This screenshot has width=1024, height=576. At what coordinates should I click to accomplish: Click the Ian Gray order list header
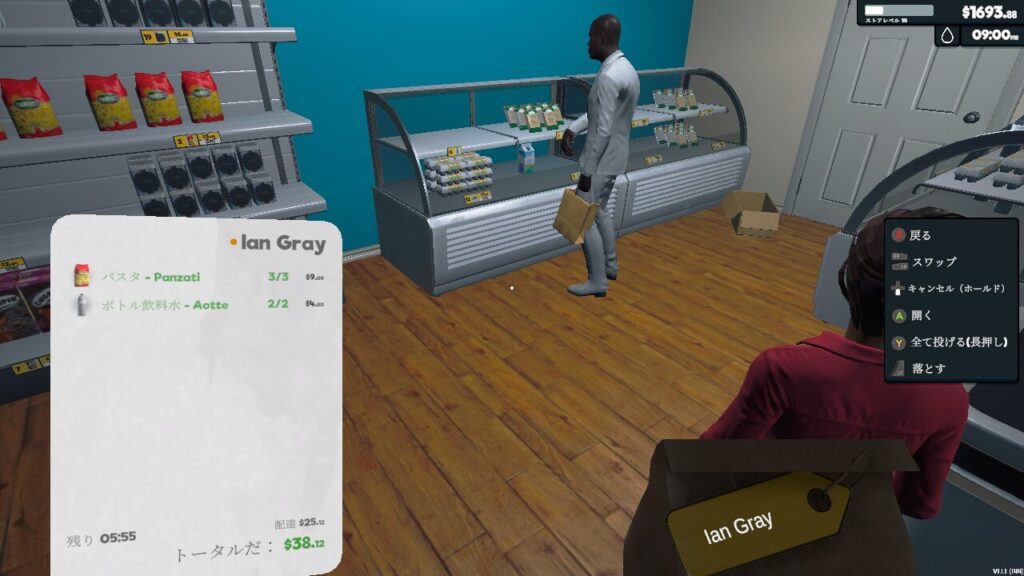(x=282, y=243)
